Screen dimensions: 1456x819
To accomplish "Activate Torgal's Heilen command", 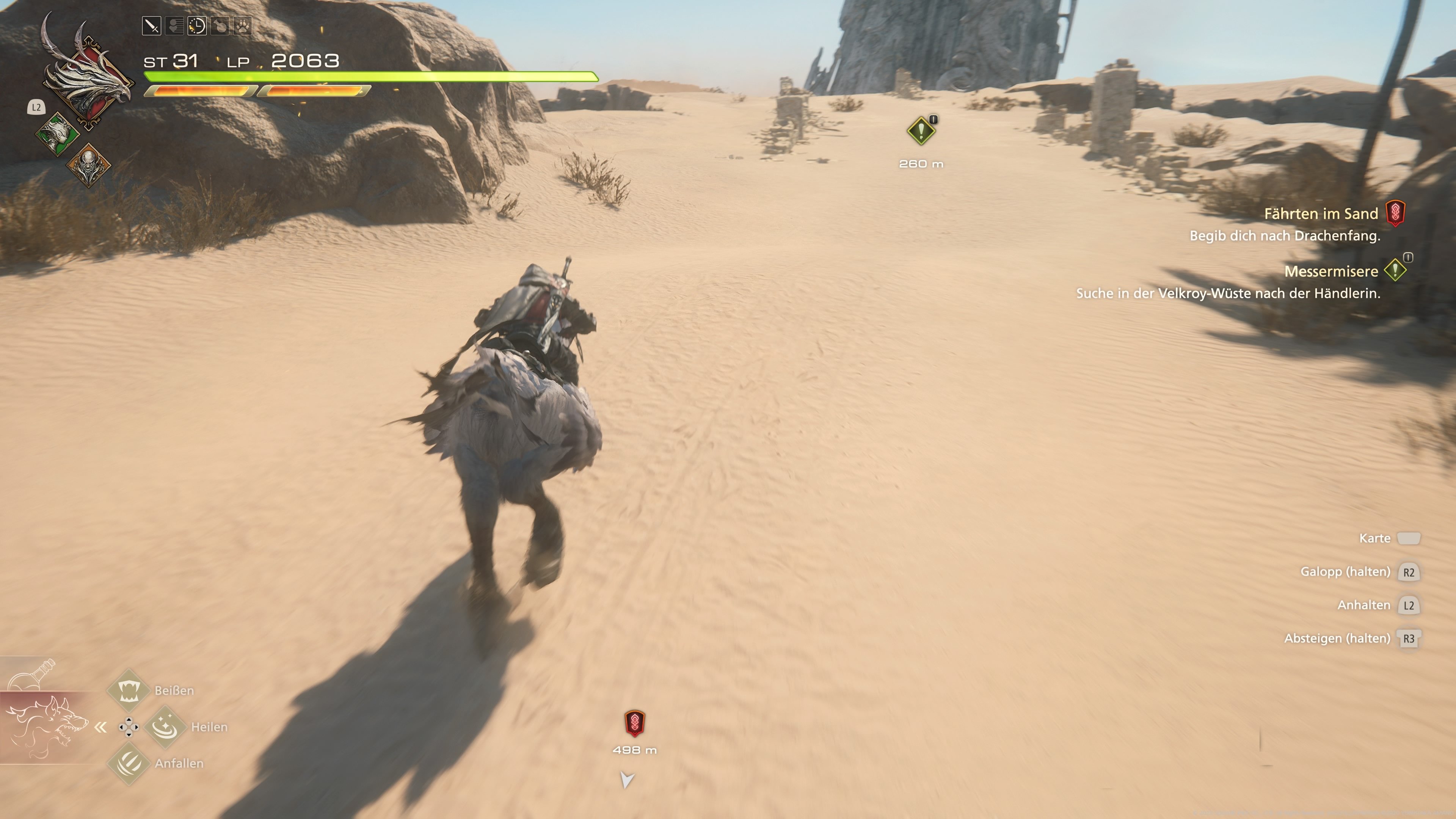I will click(165, 726).
